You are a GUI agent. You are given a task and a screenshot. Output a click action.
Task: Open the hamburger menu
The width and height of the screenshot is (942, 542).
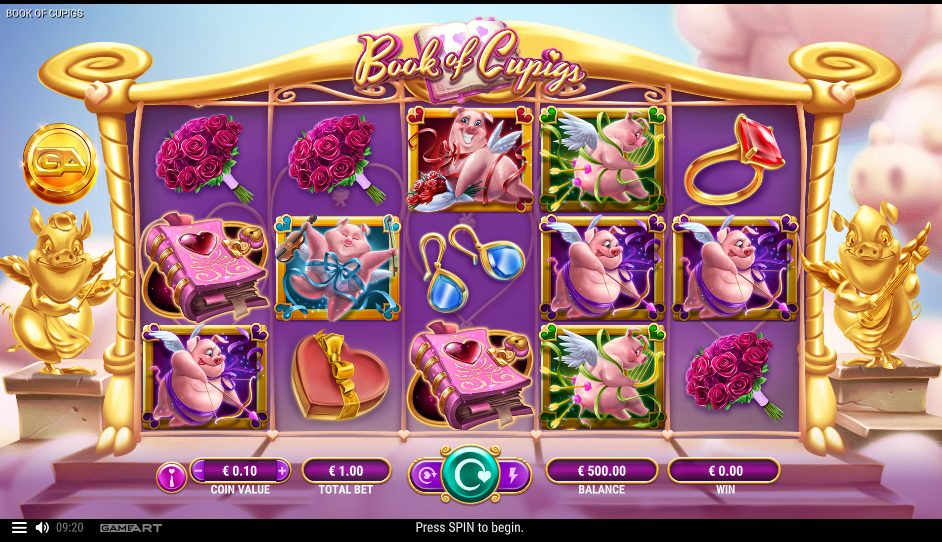click(x=19, y=527)
